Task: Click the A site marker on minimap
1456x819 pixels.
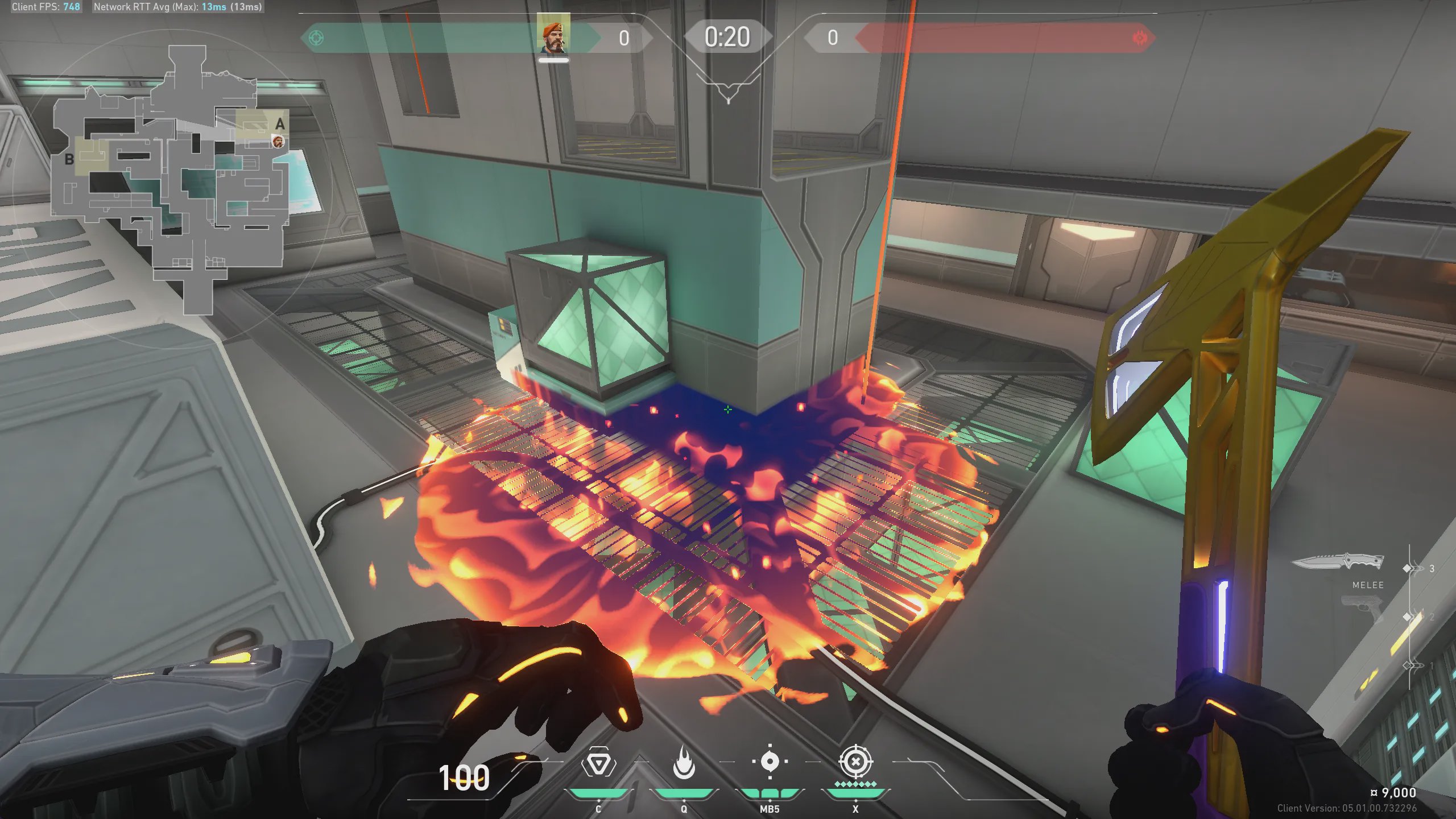Action: pyautogui.click(x=280, y=124)
